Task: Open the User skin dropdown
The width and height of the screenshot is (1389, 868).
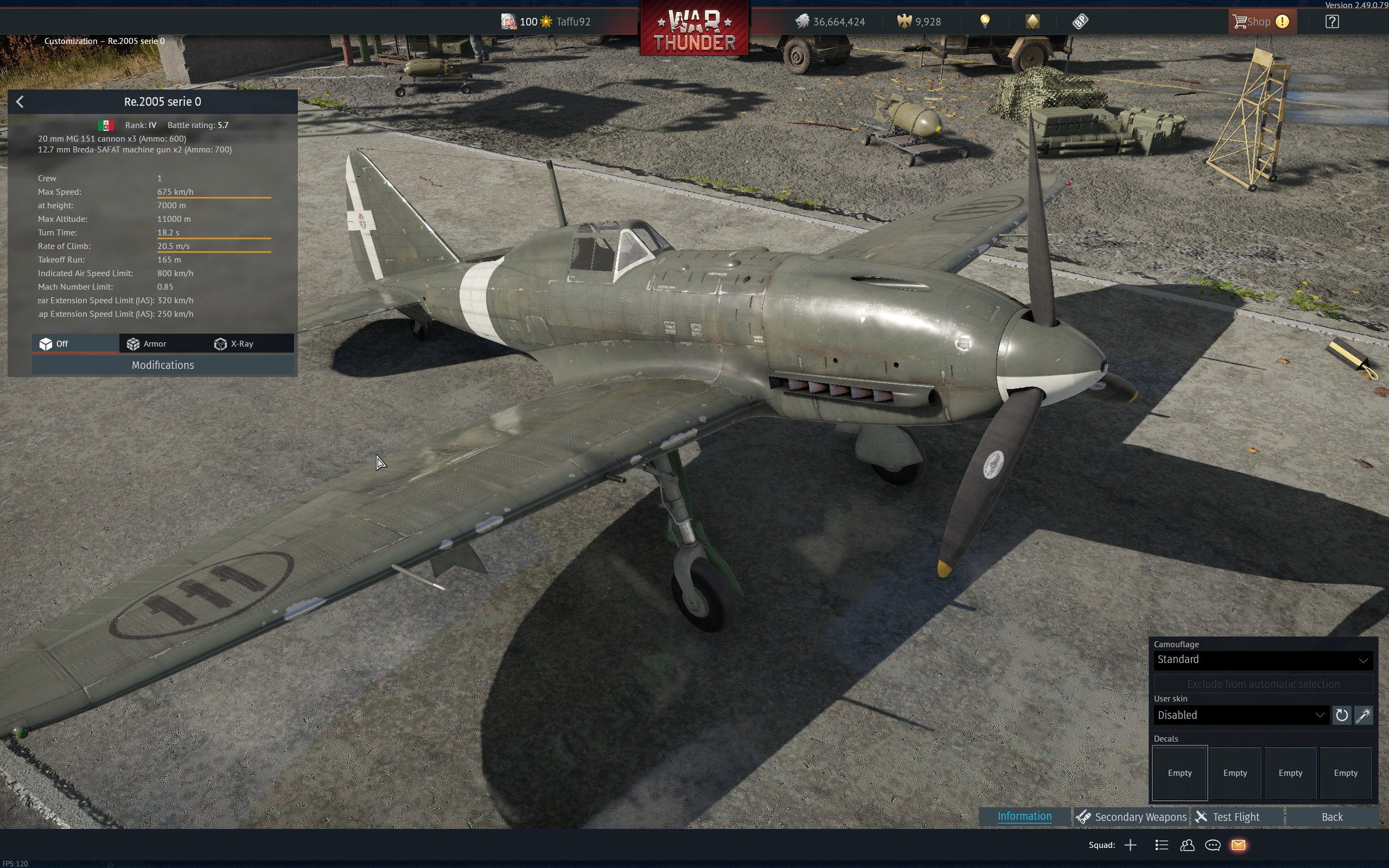Action: [1241, 716]
